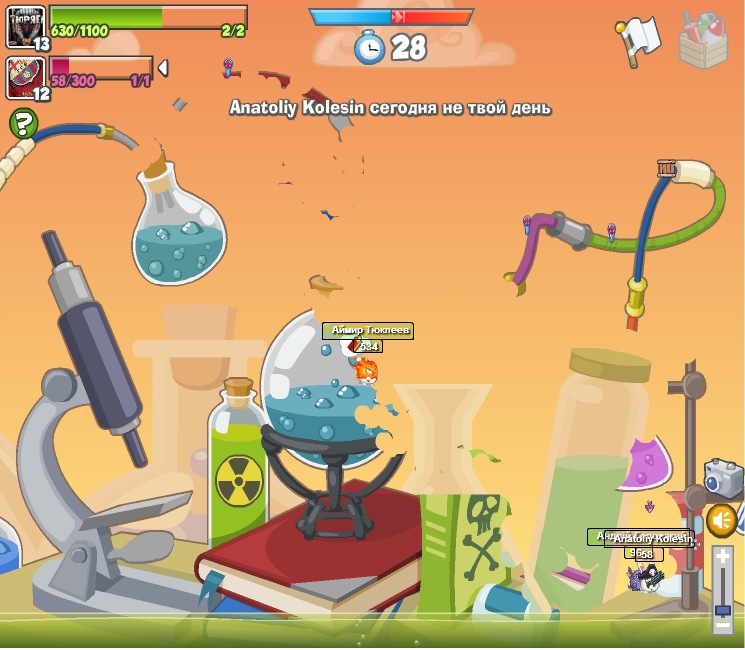Click the white arrow beside the pink health bar
The image size is (745, 650).
pyautogui.click(x=163, y=68)
